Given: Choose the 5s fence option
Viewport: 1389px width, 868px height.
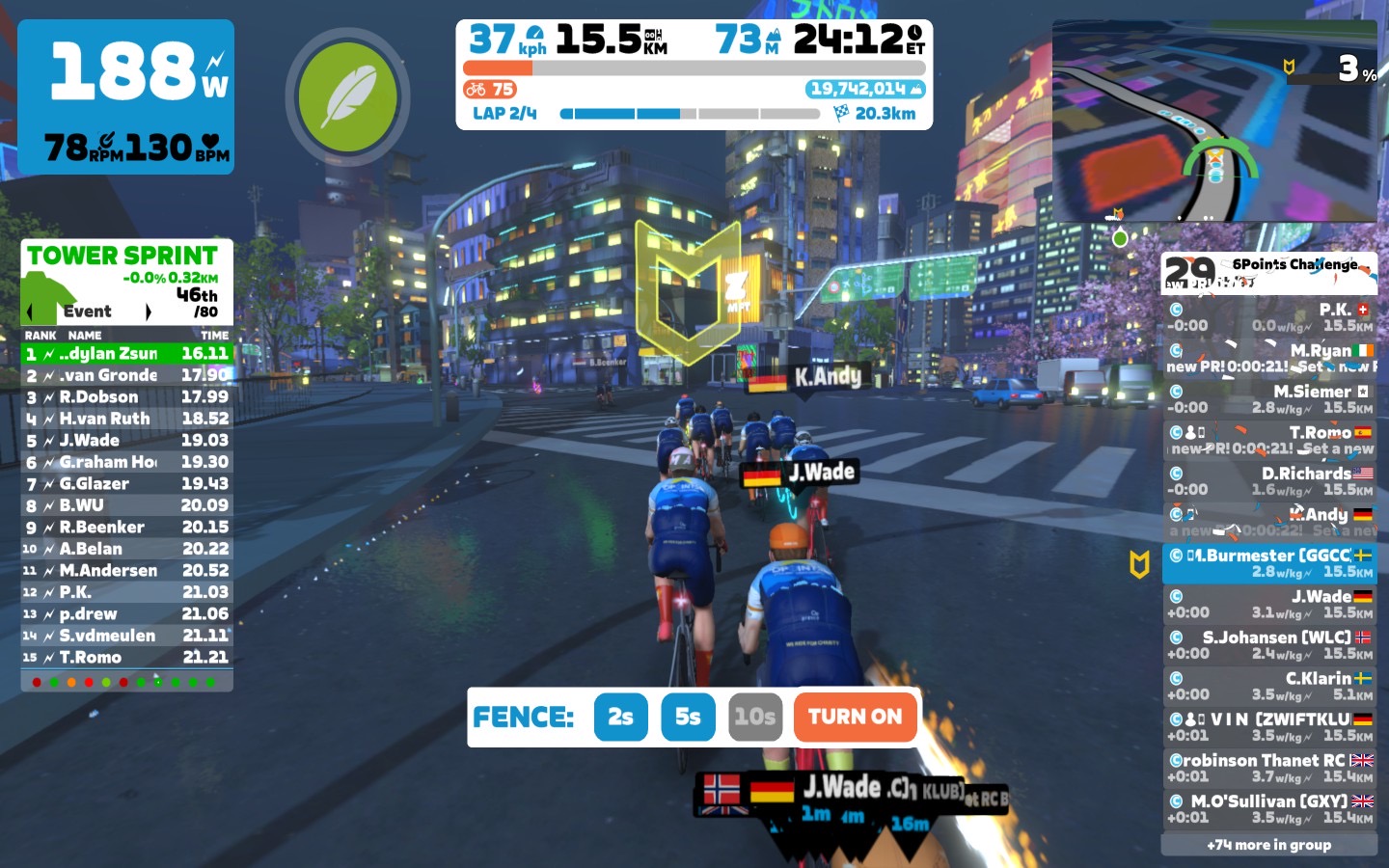Looking at the screenshot, I should coord(688,718).
